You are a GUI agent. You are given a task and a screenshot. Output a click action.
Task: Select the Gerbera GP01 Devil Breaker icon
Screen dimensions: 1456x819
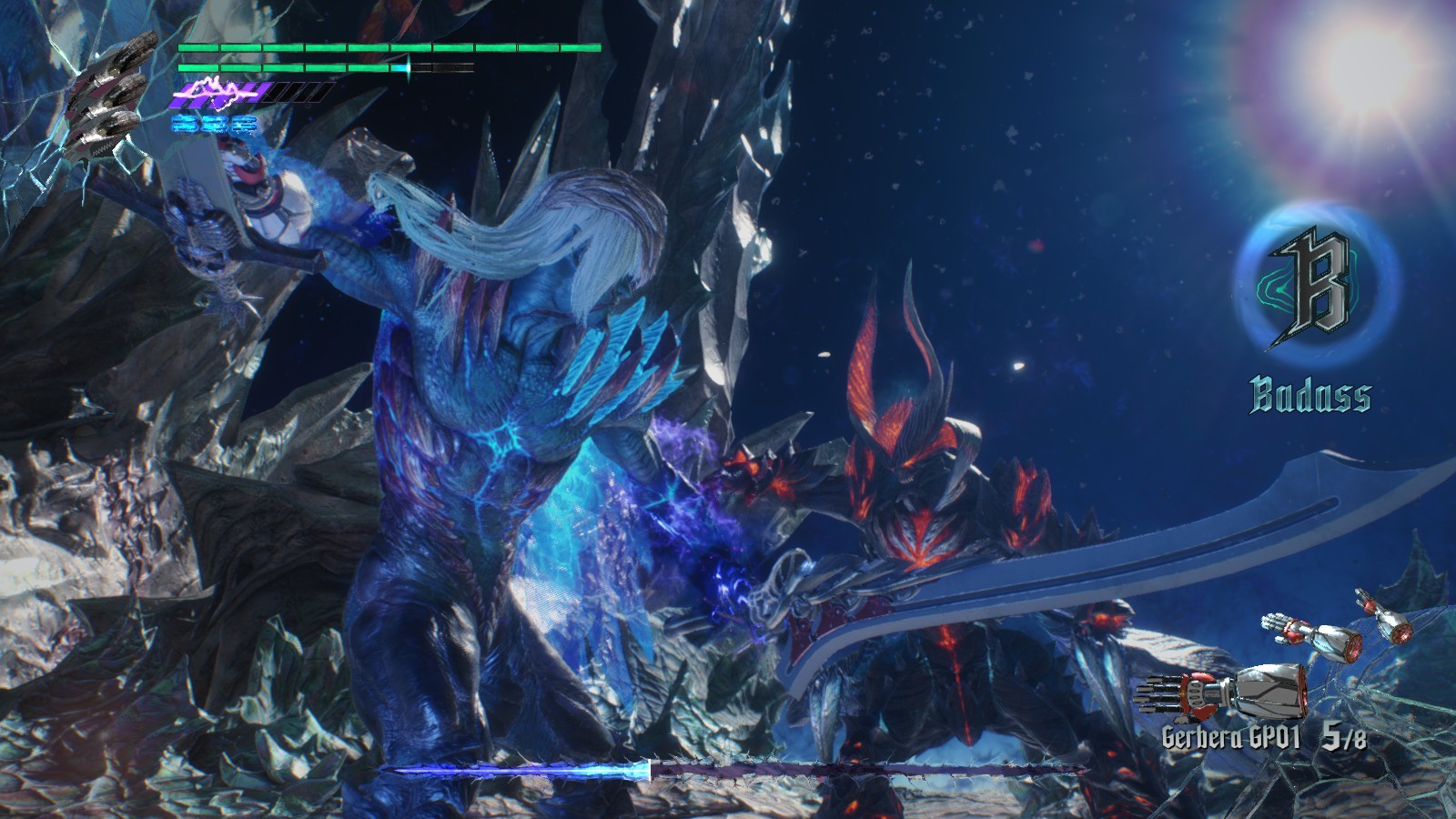click(x=1225, y=695)
